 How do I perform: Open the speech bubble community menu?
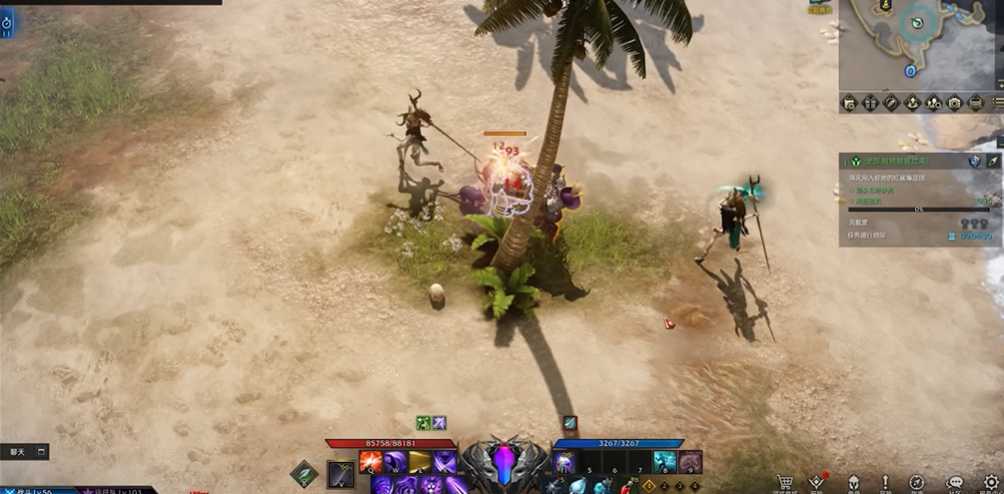[955, 483]
